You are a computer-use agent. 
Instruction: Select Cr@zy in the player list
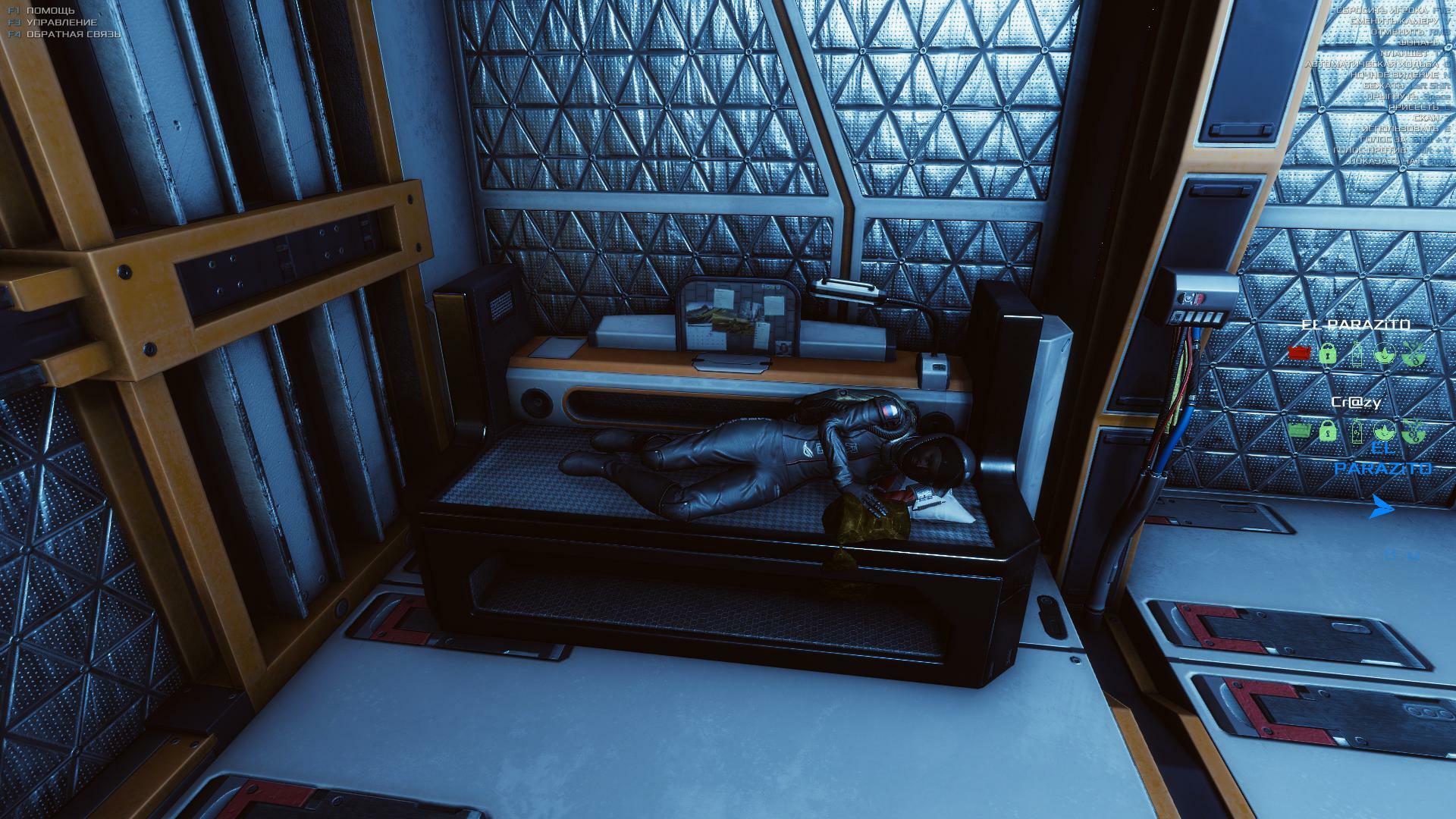click(x=1356, y=403)
